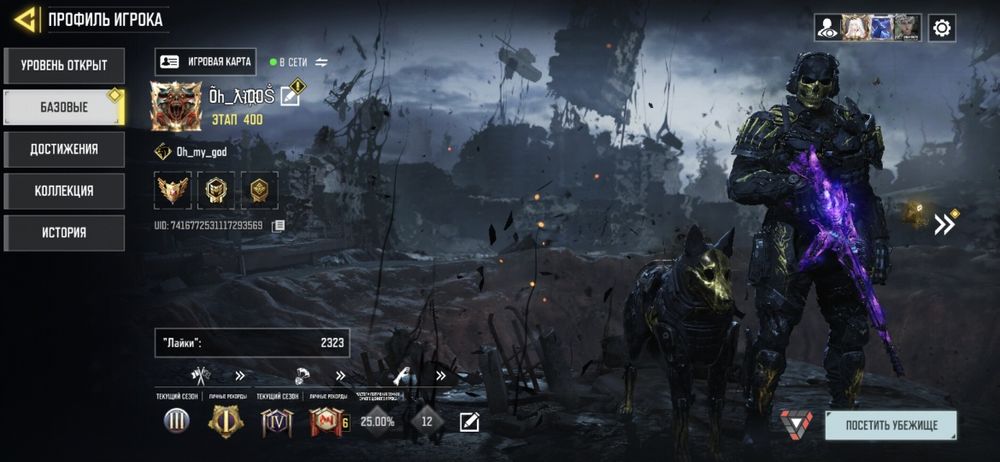This screenshot has height=462, width=1000.
Task: Click the player avatar portrait
Action: (176, 106)
